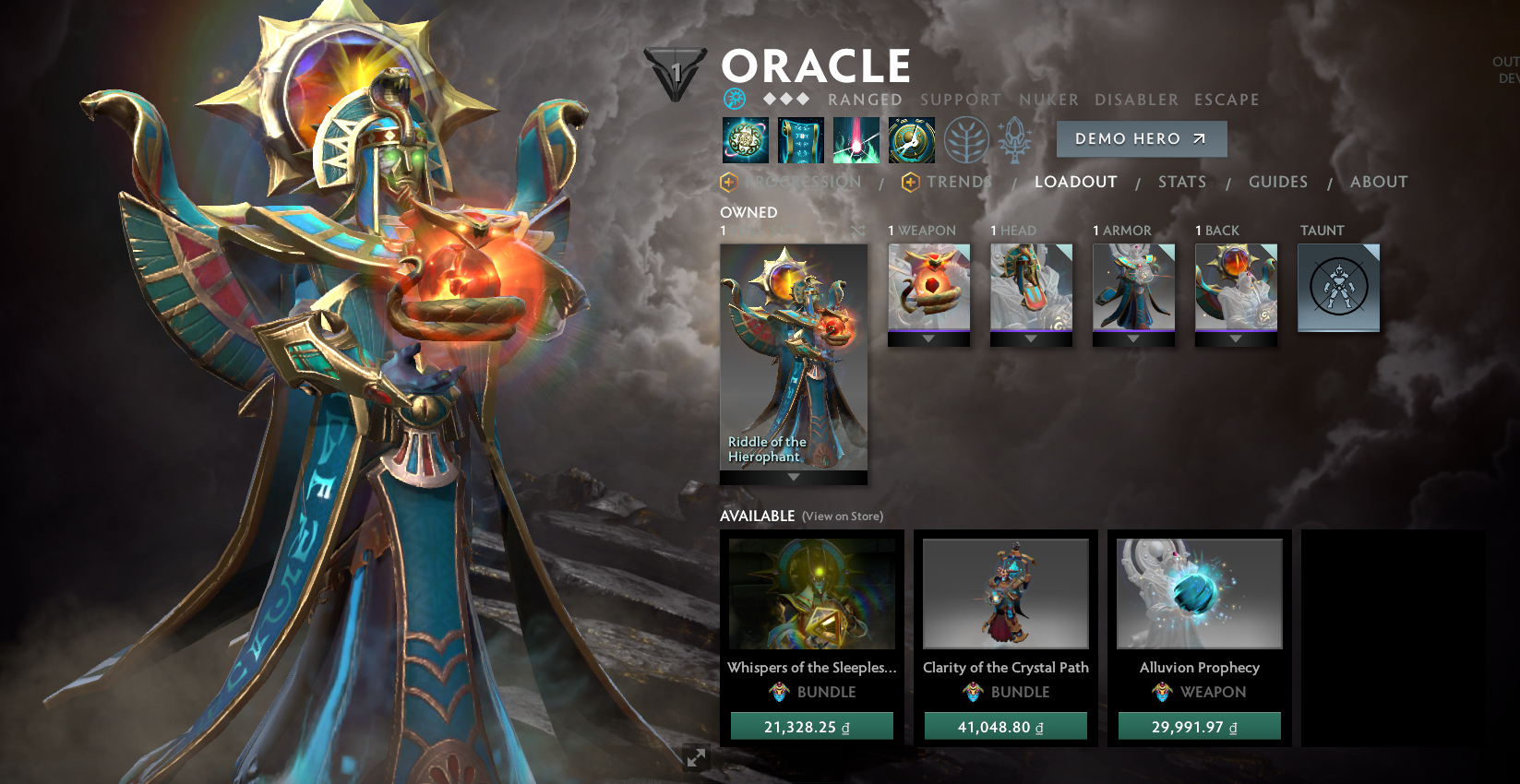Open the 1 BACK slot dropdown arrow
This screenshot has width=1520, height=784.
click(1236, 337)
